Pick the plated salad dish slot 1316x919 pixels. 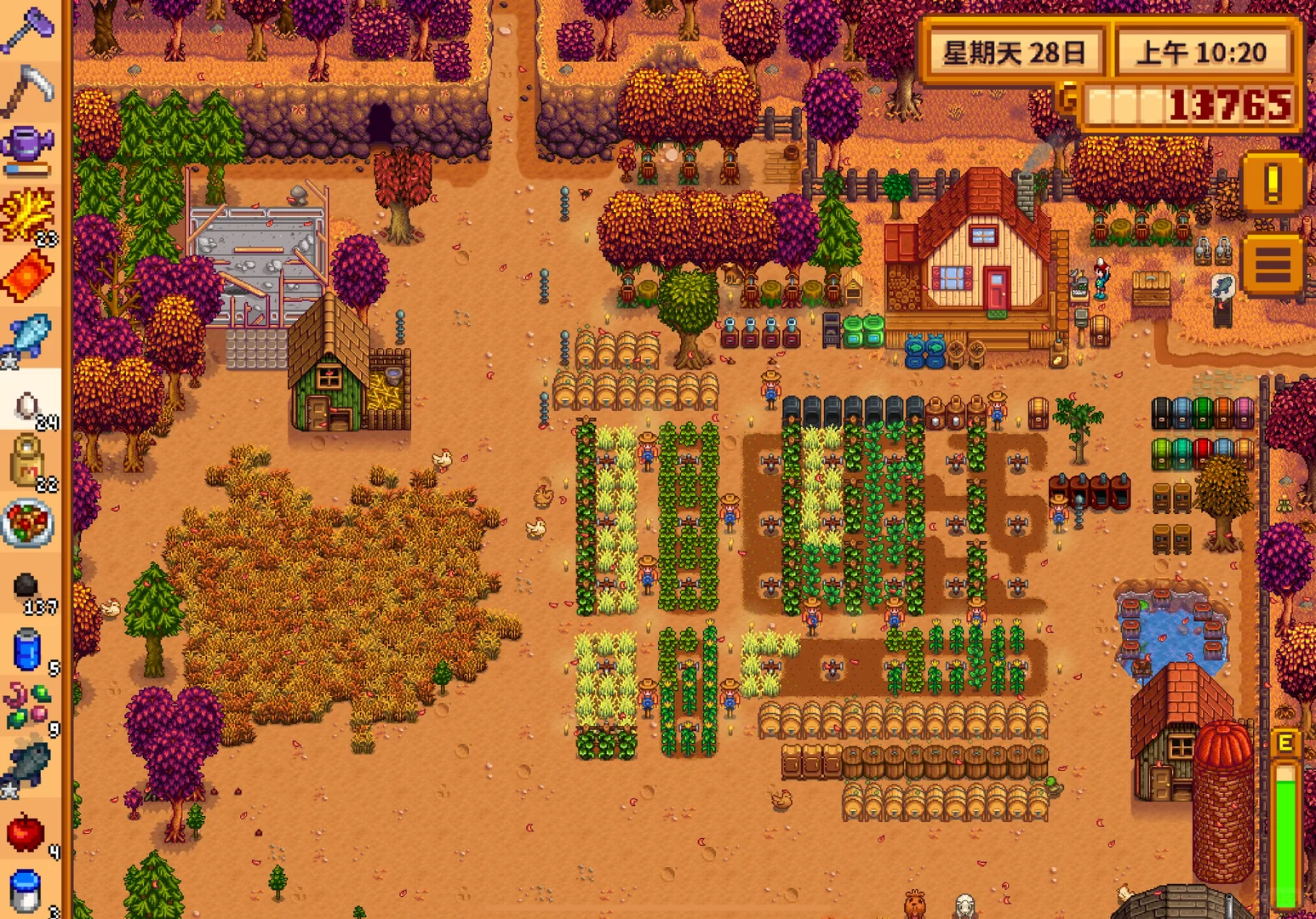tap(29, 522)
